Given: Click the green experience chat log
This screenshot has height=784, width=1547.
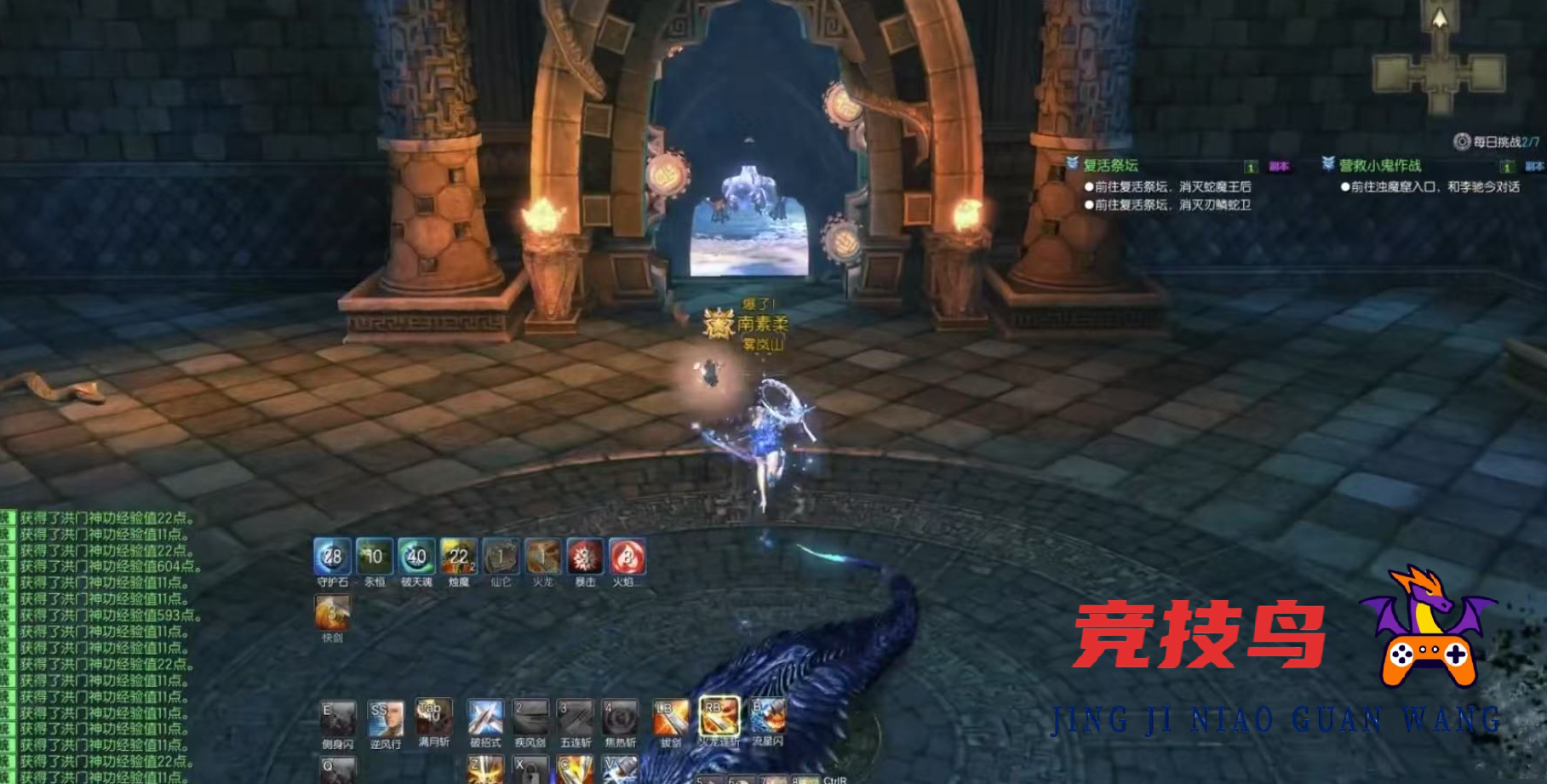Looking at the screenshot, I should click(x=102, y=647).
